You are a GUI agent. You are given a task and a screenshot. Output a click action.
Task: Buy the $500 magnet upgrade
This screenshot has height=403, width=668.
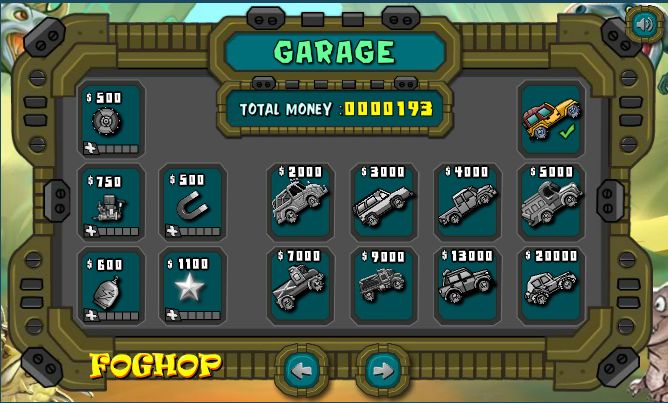193,203
